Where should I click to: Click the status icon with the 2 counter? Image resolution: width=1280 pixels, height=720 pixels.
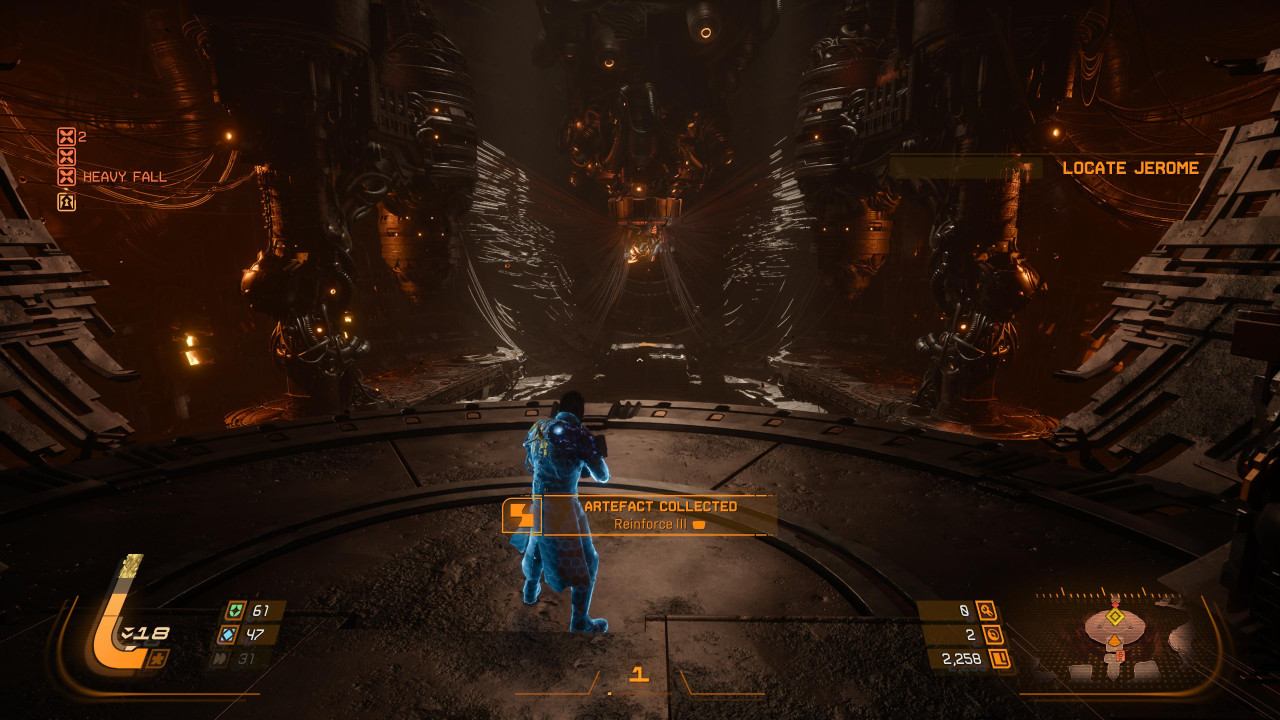coord(66,137)
